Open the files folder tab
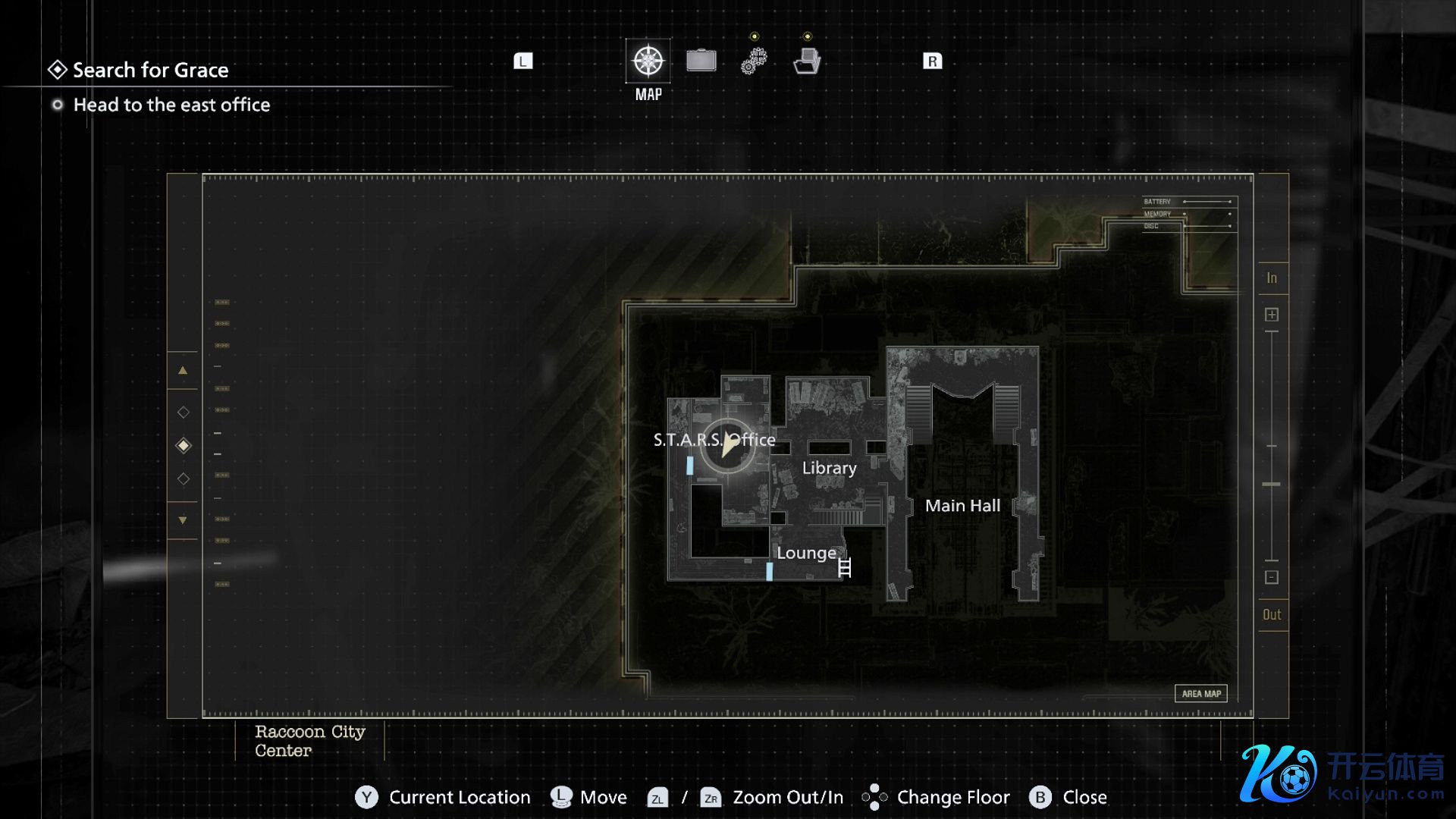The image size is (1456, 819). (x=807, y=61)
